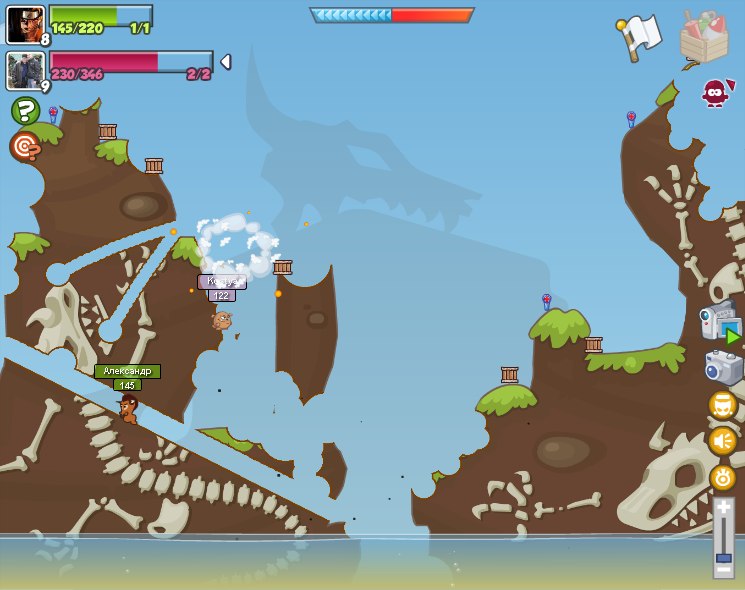Click the red hooded character icon

(714, 93)
